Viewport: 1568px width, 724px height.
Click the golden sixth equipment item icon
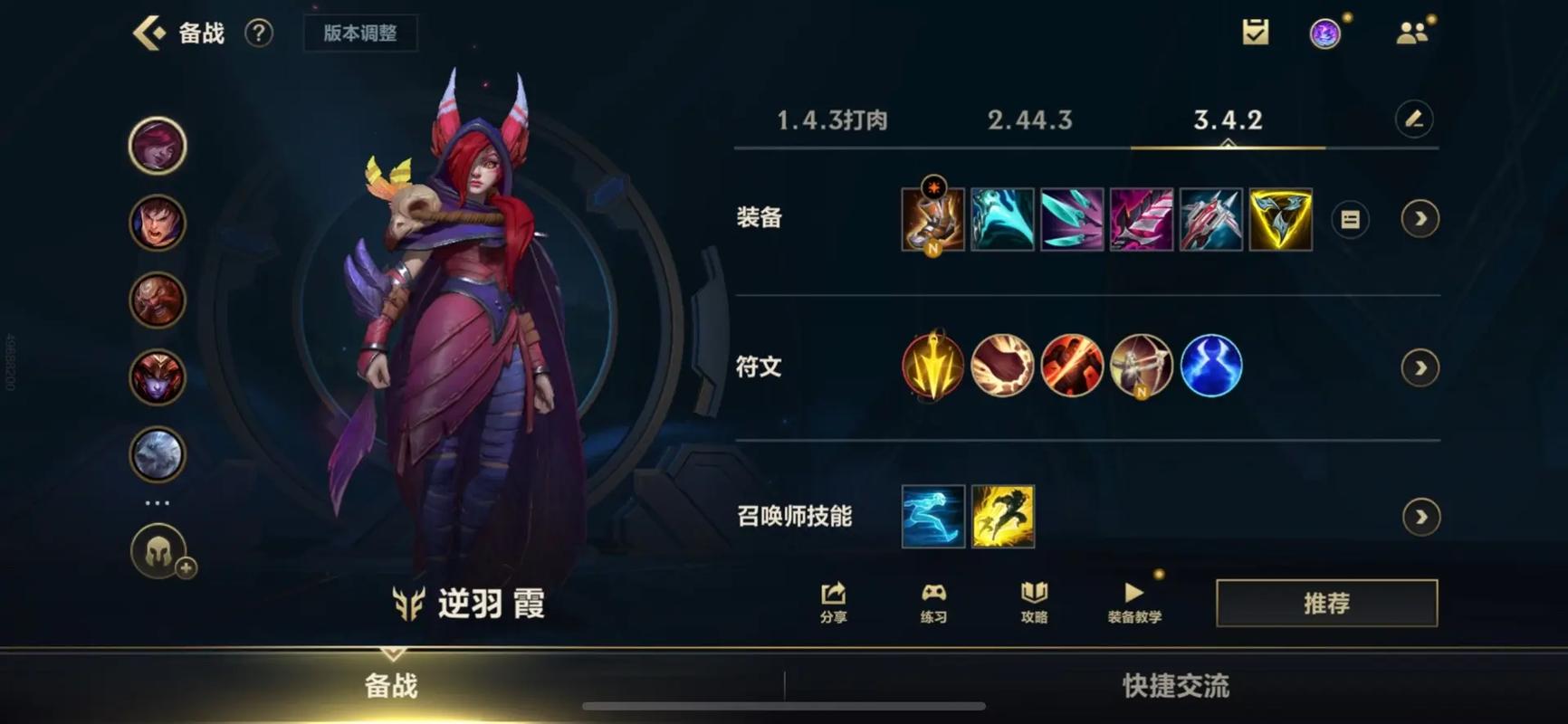1281,219
